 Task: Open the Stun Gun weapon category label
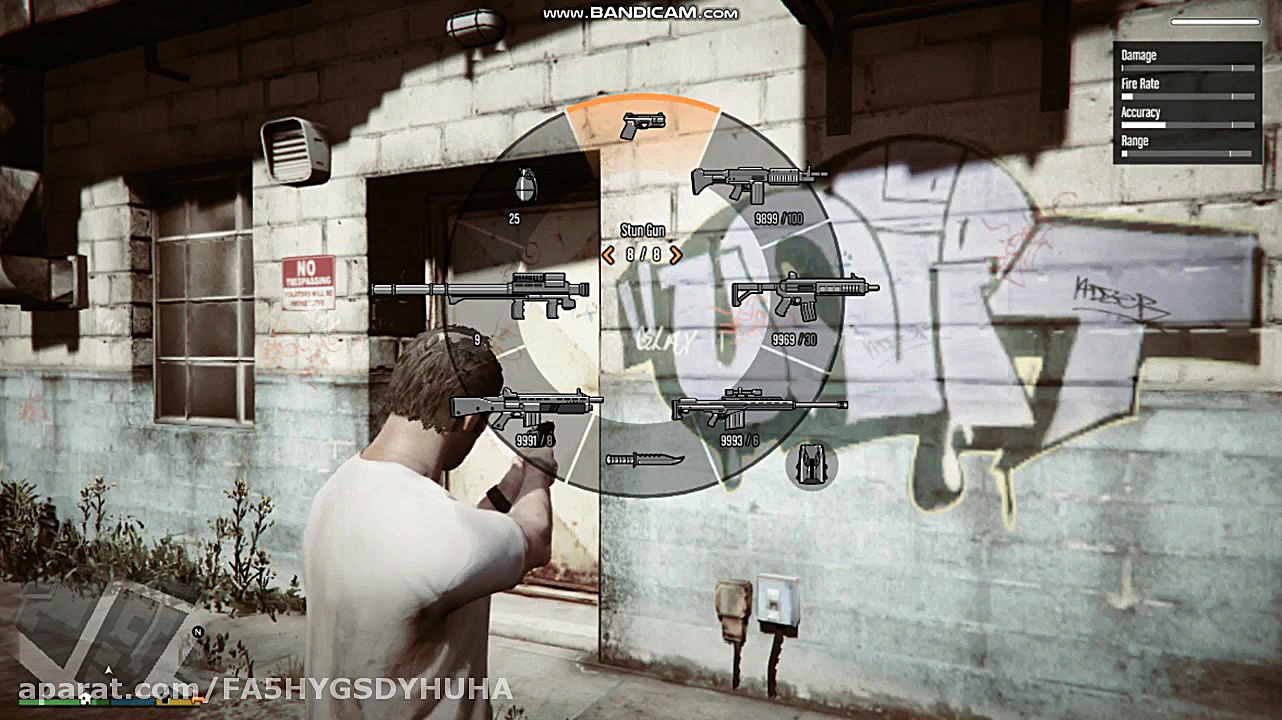tap(643, 229)
